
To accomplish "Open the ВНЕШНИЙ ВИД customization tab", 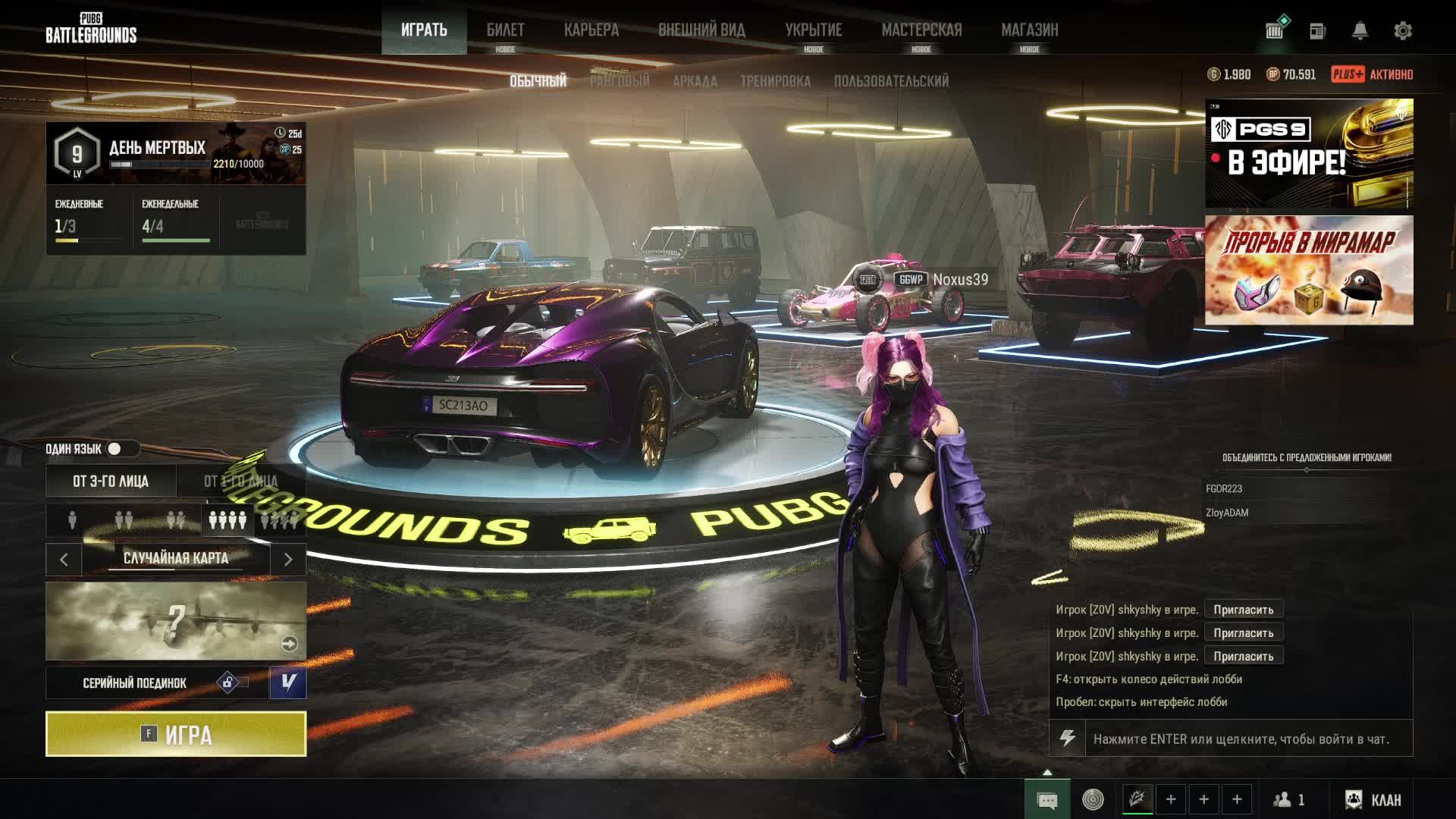I will (701, 30).
